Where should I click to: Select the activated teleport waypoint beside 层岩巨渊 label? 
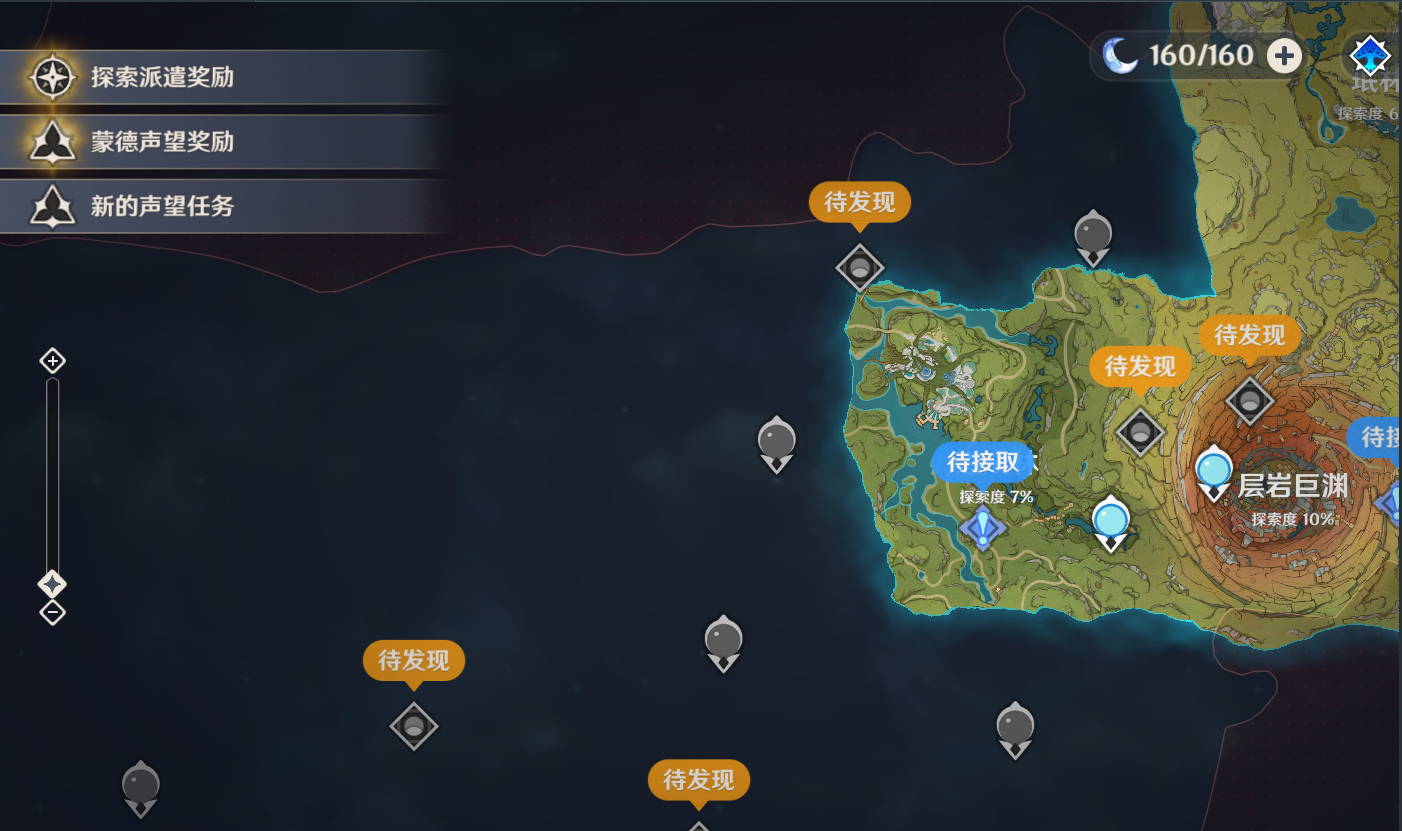click(x=1214, y=472)
